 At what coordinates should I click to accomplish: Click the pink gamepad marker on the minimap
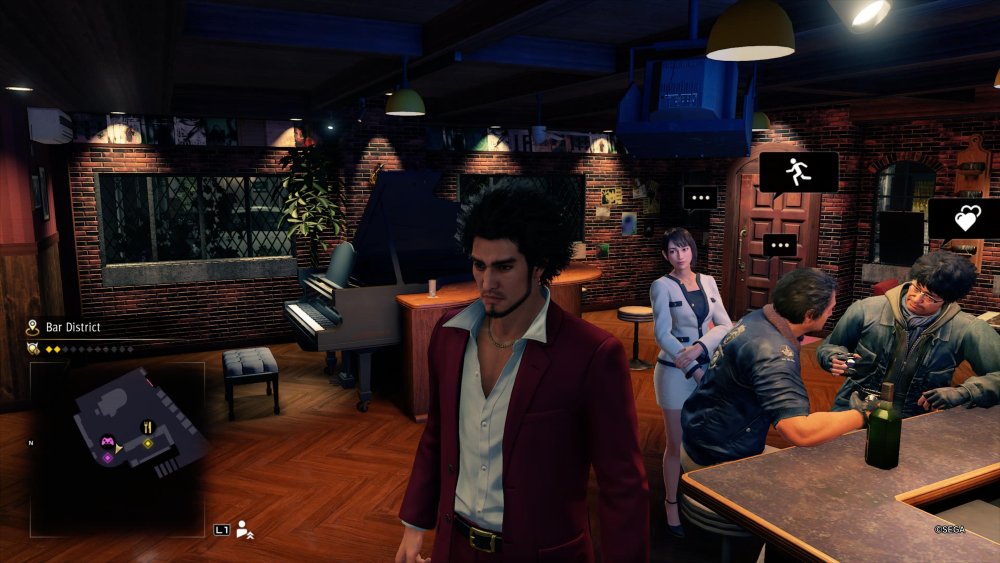(x=108, y=439)
